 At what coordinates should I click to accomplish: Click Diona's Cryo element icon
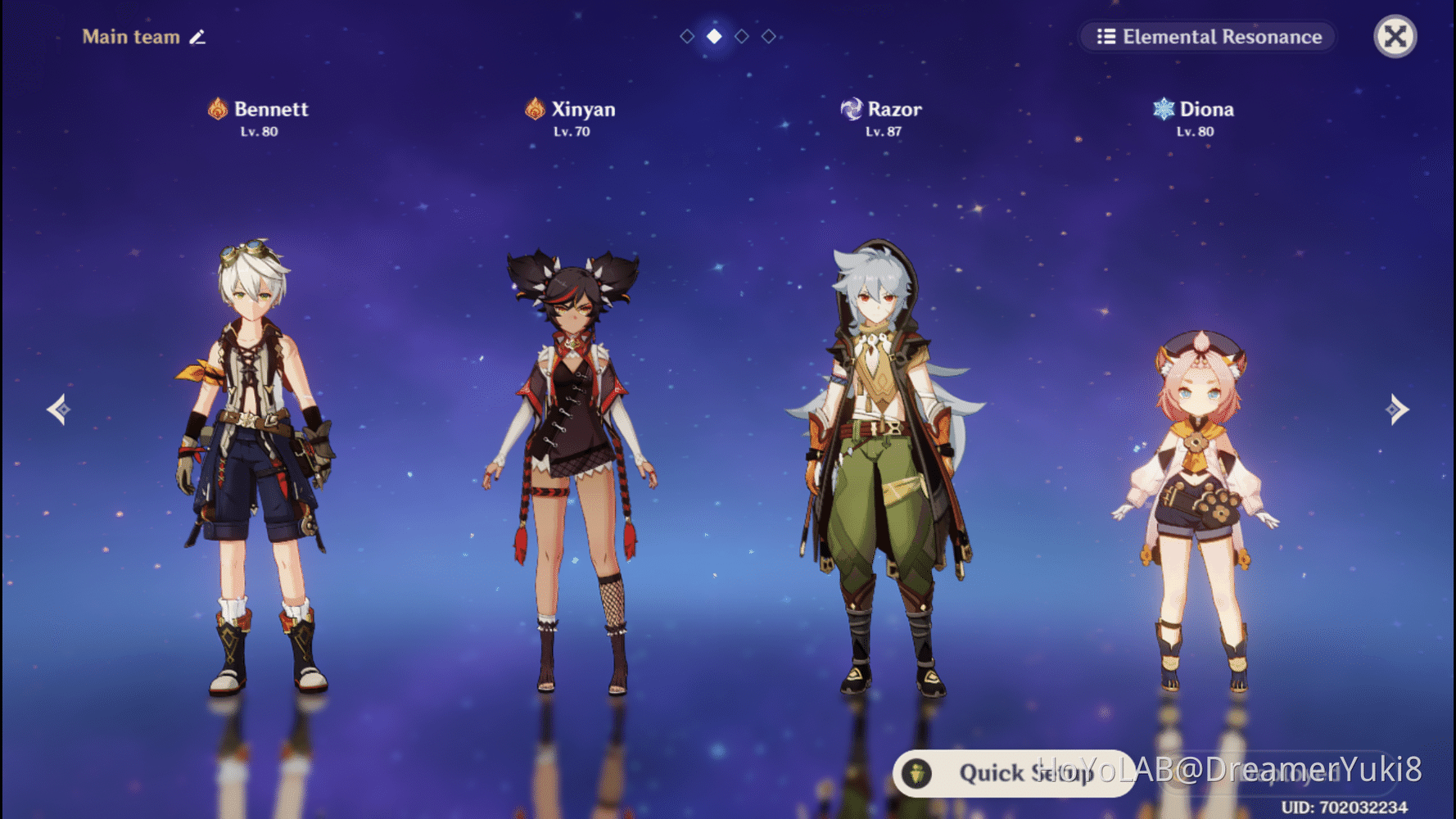point(1162,108)
